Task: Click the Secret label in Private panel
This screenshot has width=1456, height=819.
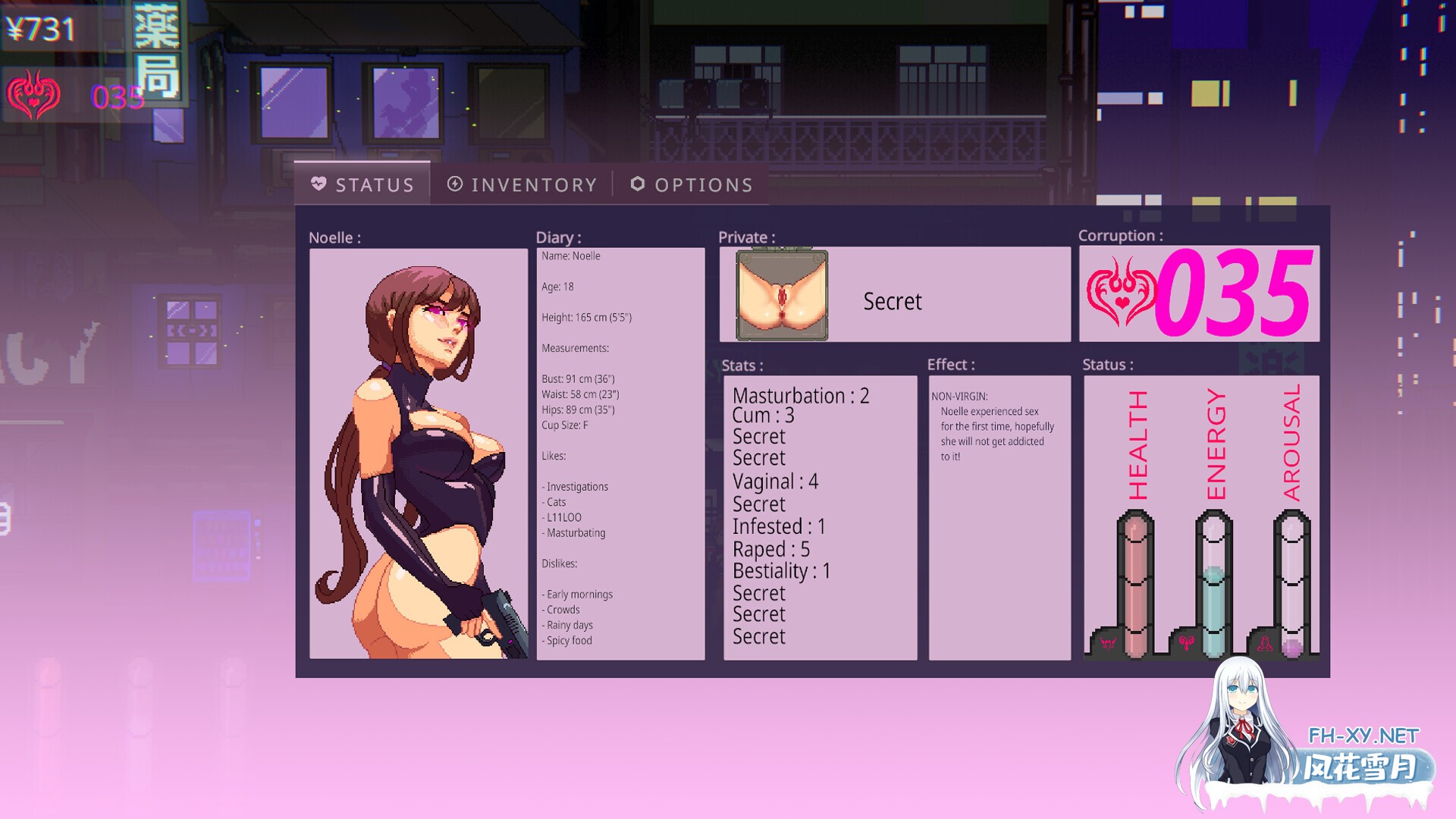Action: pyautogui.click(x=892, y=301)
